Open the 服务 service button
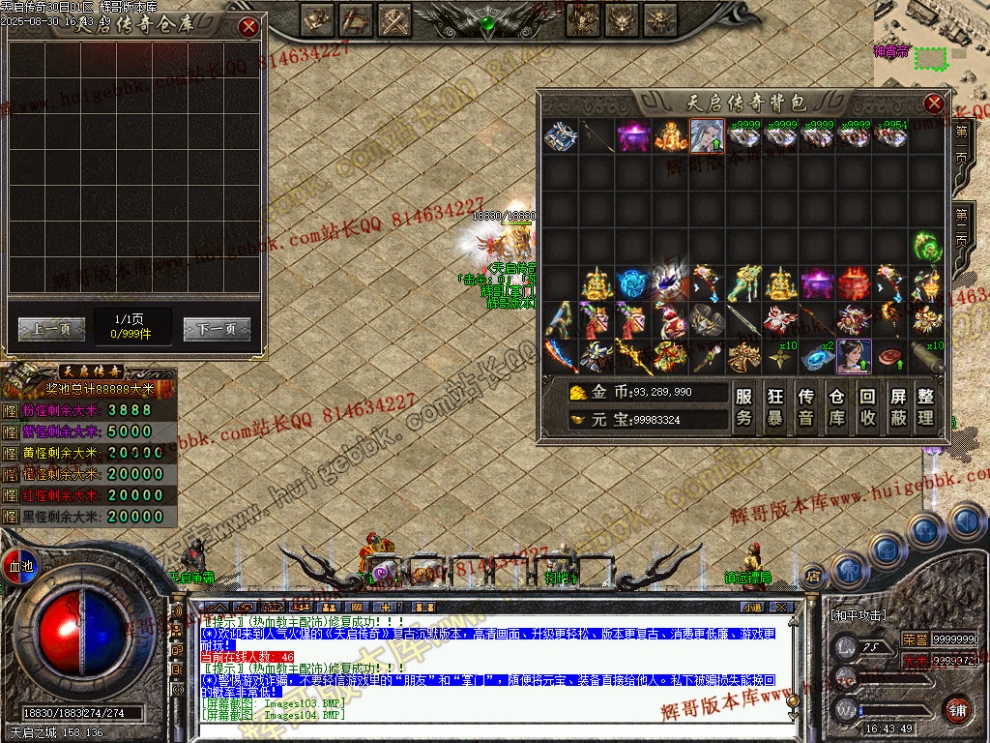The image size is (990, 743). tap(744, 407)
